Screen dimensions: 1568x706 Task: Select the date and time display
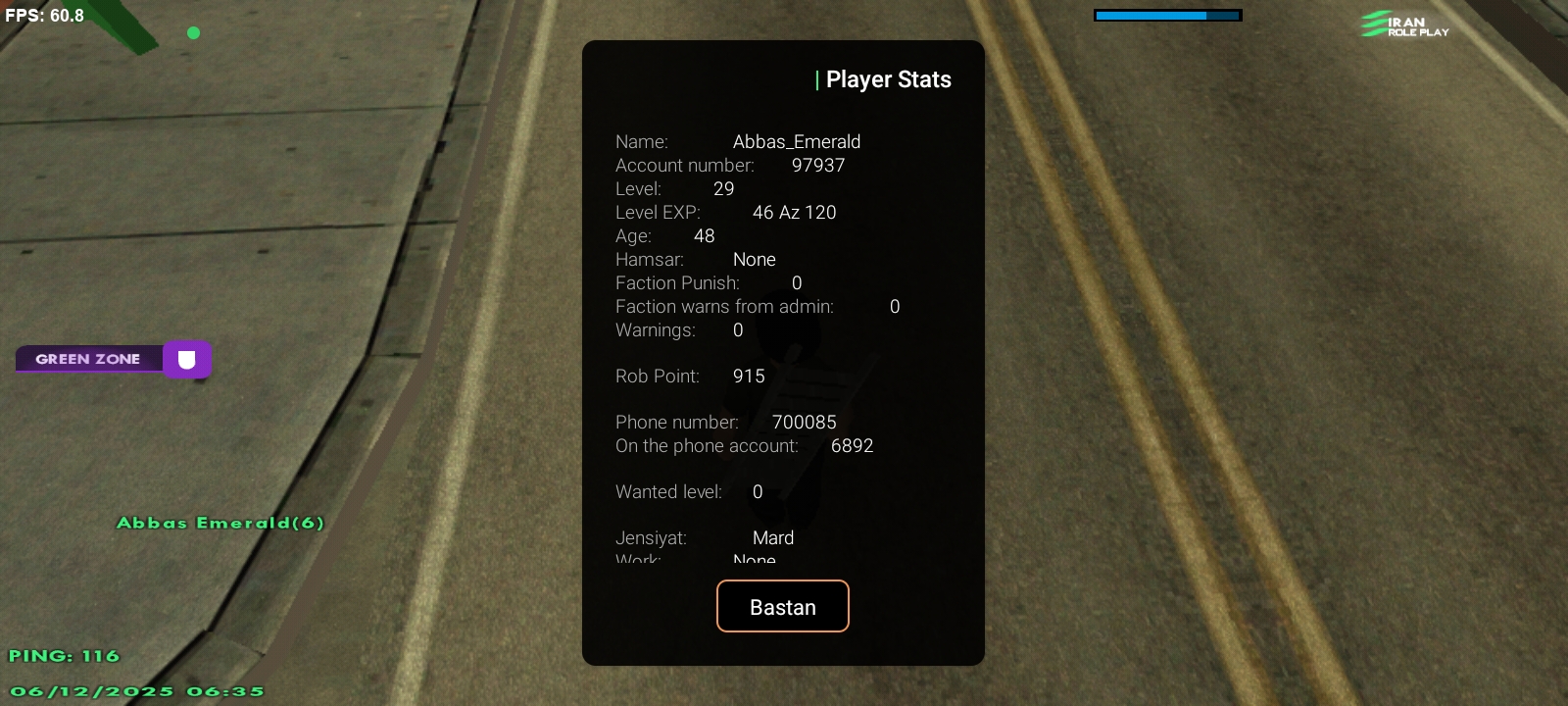[137, 690]
